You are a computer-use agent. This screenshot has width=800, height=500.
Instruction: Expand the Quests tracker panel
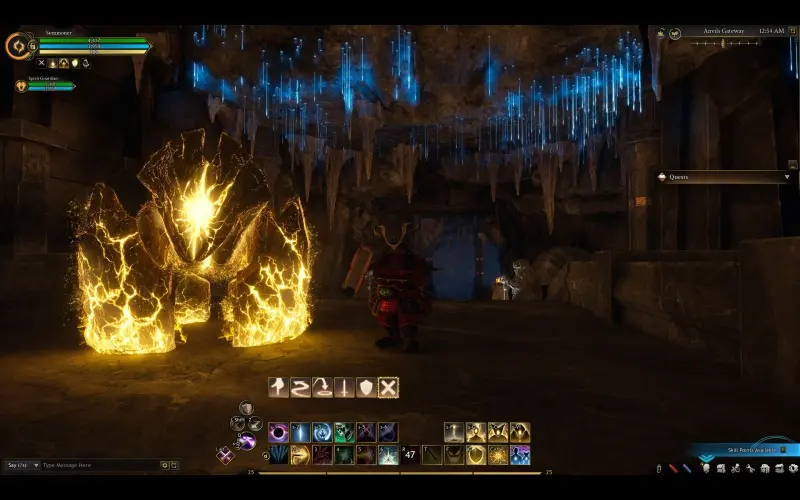pyautogui.click(x=788, y=177)
